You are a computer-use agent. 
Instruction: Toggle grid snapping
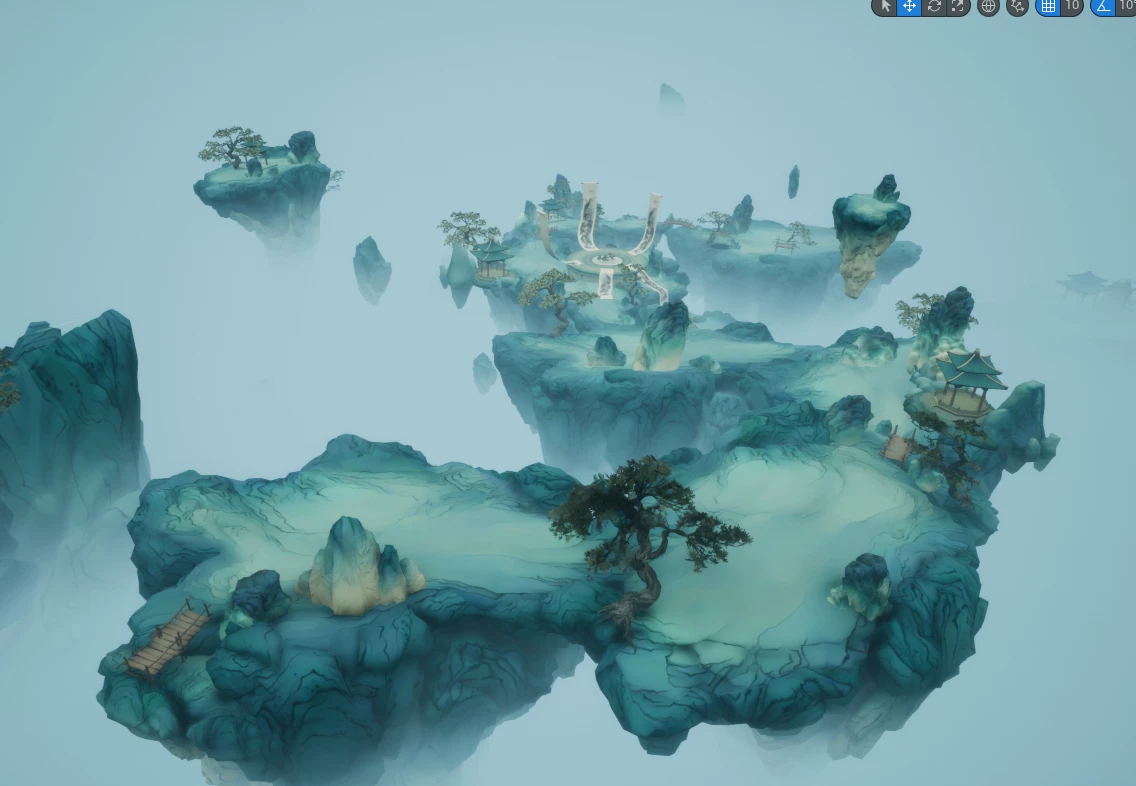[1048, 6]
